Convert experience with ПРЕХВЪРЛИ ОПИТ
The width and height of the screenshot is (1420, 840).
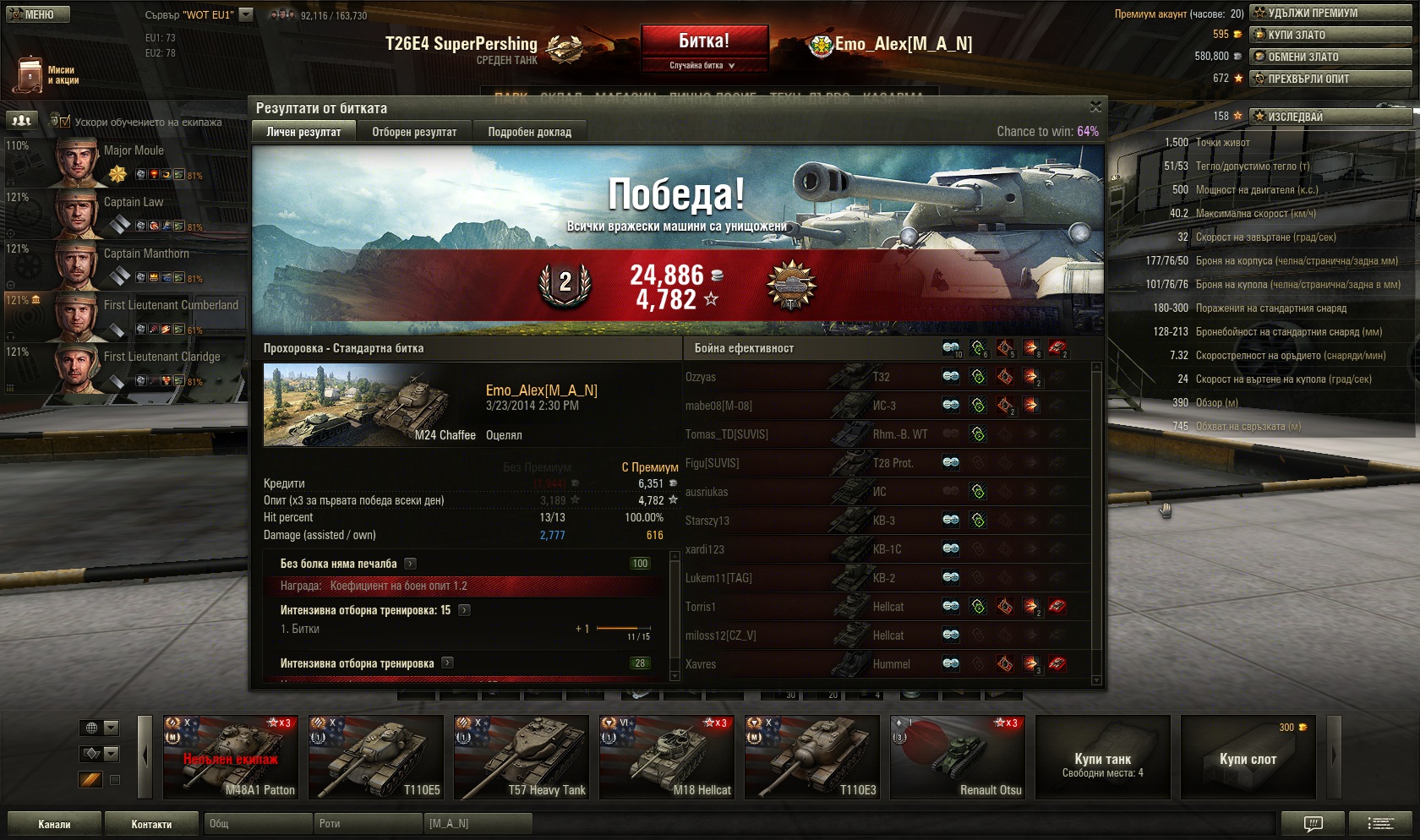pos(1330,79)
